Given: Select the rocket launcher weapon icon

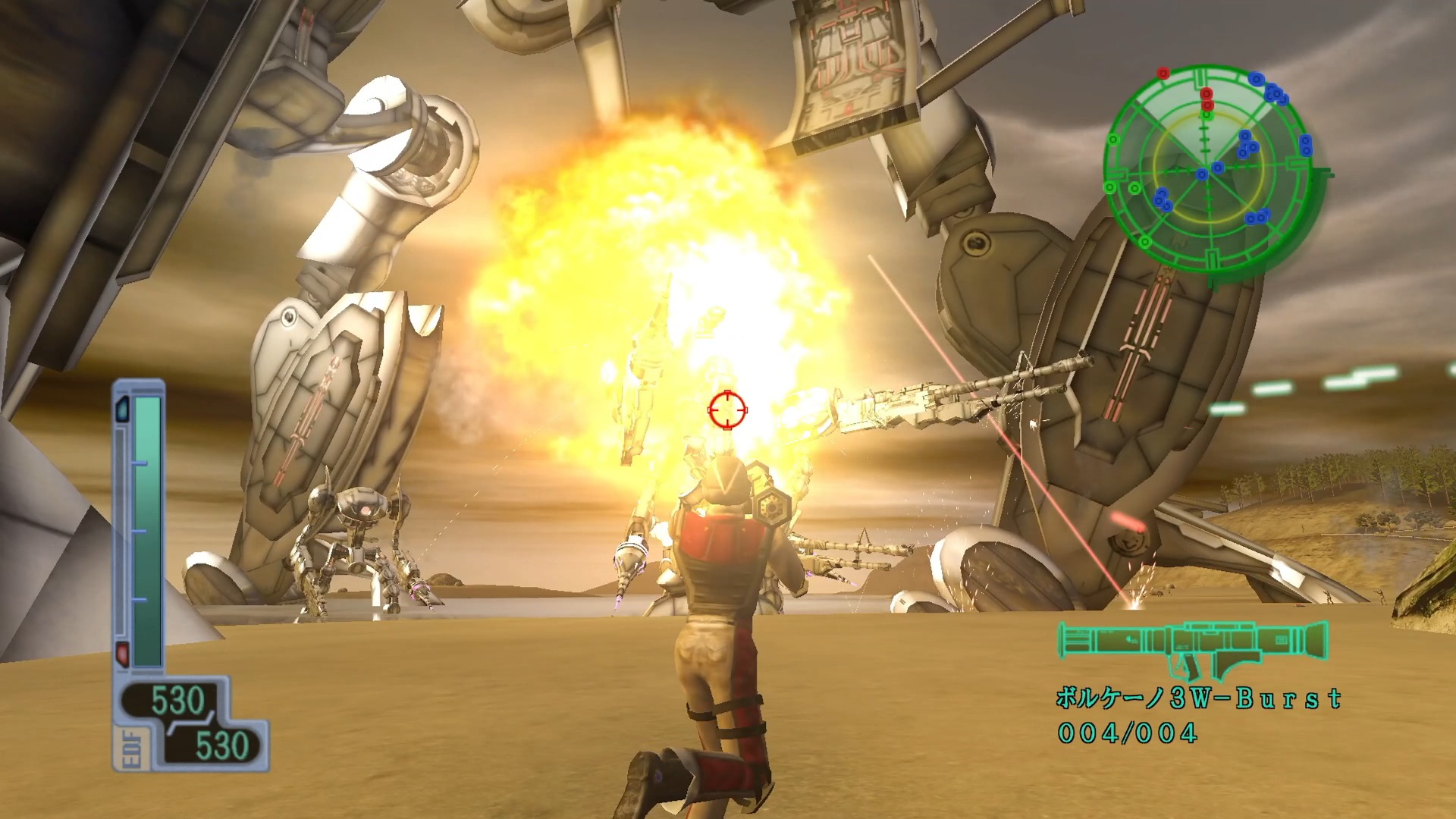Looking at the screenshot, I should pyautogui.click(x=1192, y=648).
